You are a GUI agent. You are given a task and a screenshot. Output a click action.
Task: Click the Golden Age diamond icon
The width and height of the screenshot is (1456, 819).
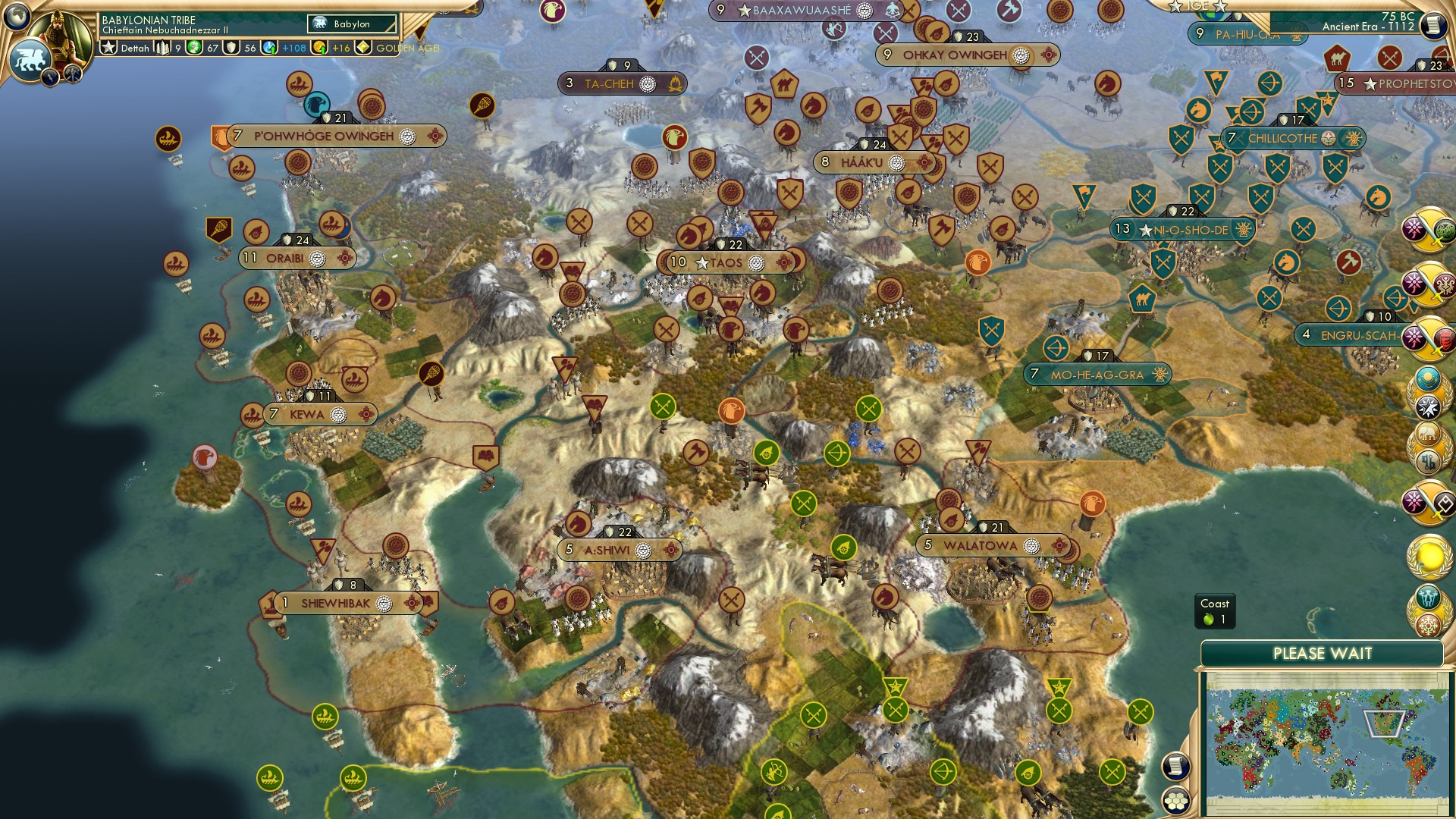tap(362, 48)
